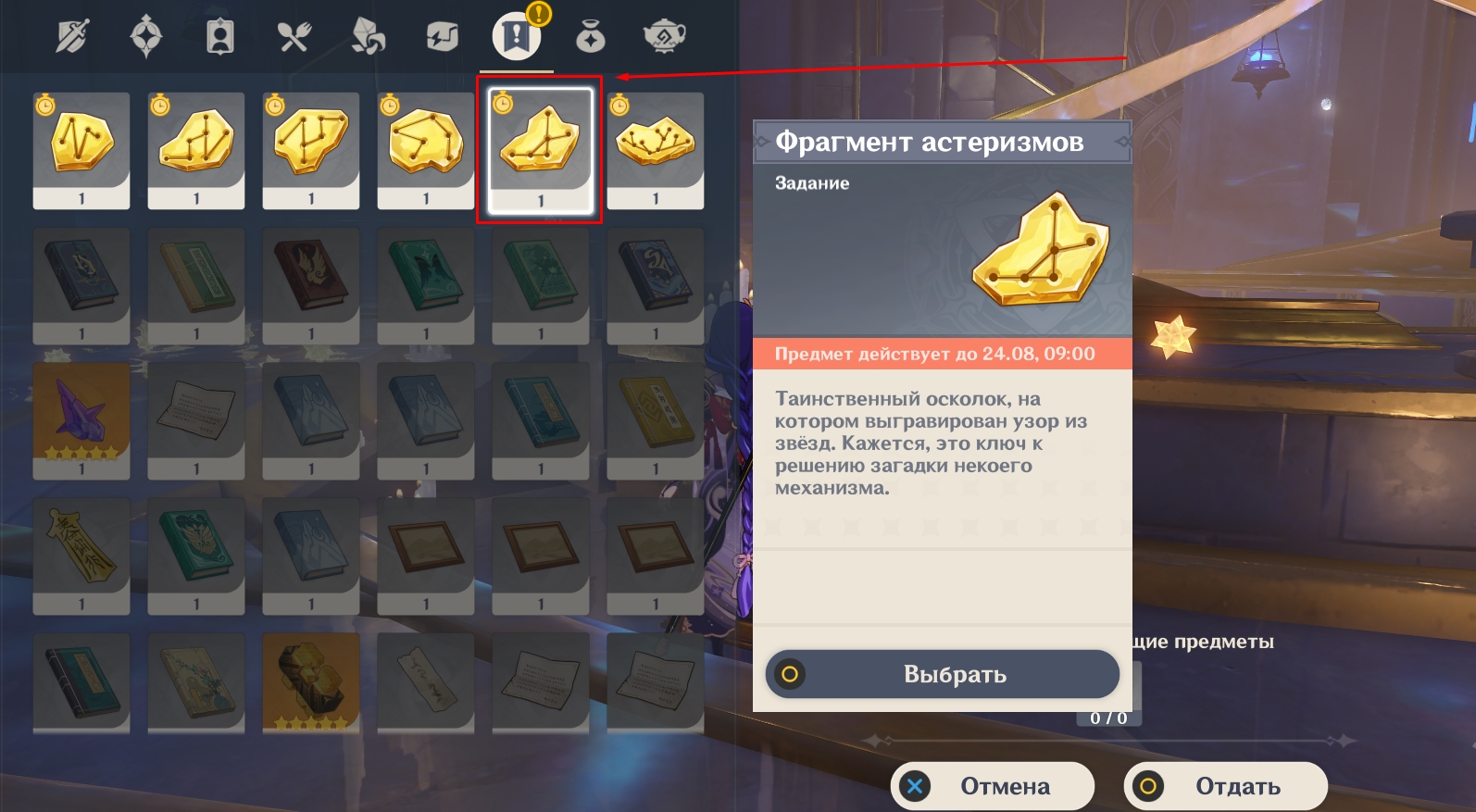Screen dimensions: 1476x812
Task: Cancel with the Отмена button
Action: point(993,786)
